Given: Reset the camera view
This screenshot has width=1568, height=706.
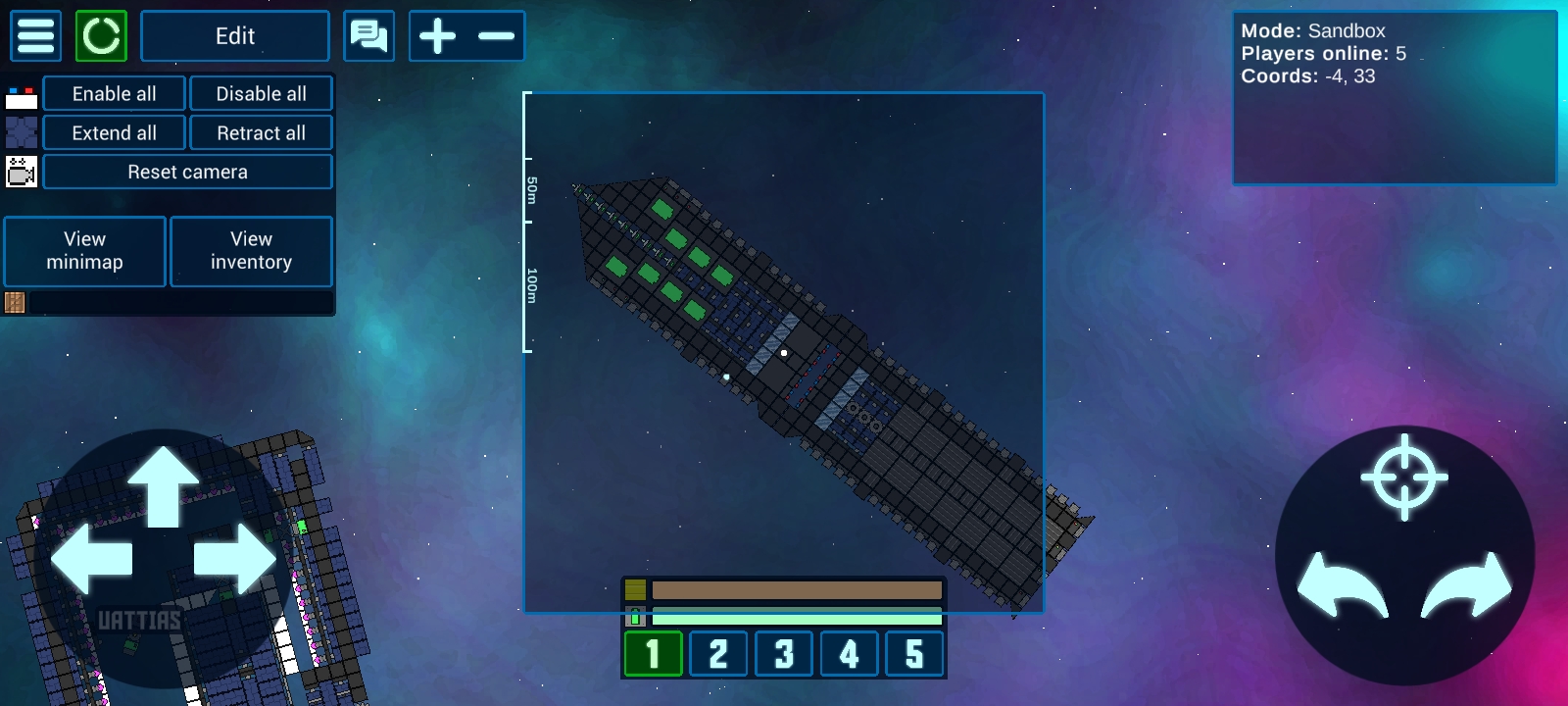Looking at the screenshot, I should 187,173.
